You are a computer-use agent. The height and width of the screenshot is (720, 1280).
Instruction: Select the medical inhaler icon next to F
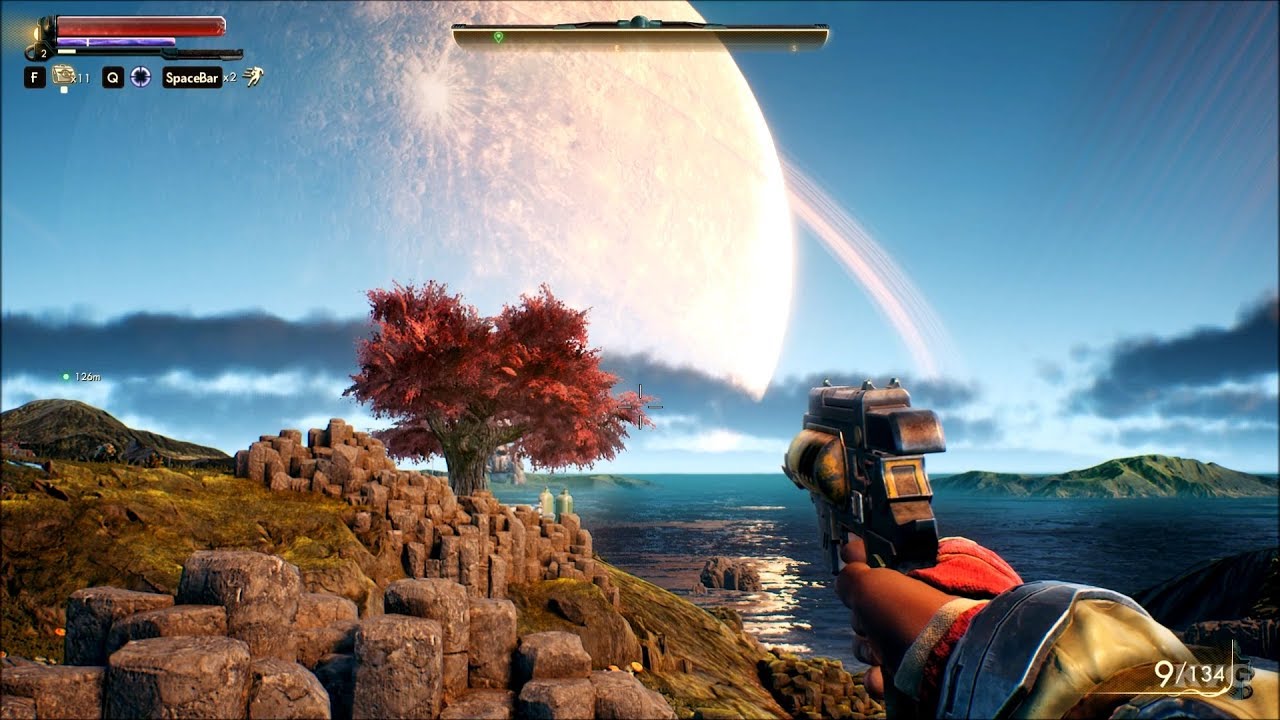click(63, 75)
